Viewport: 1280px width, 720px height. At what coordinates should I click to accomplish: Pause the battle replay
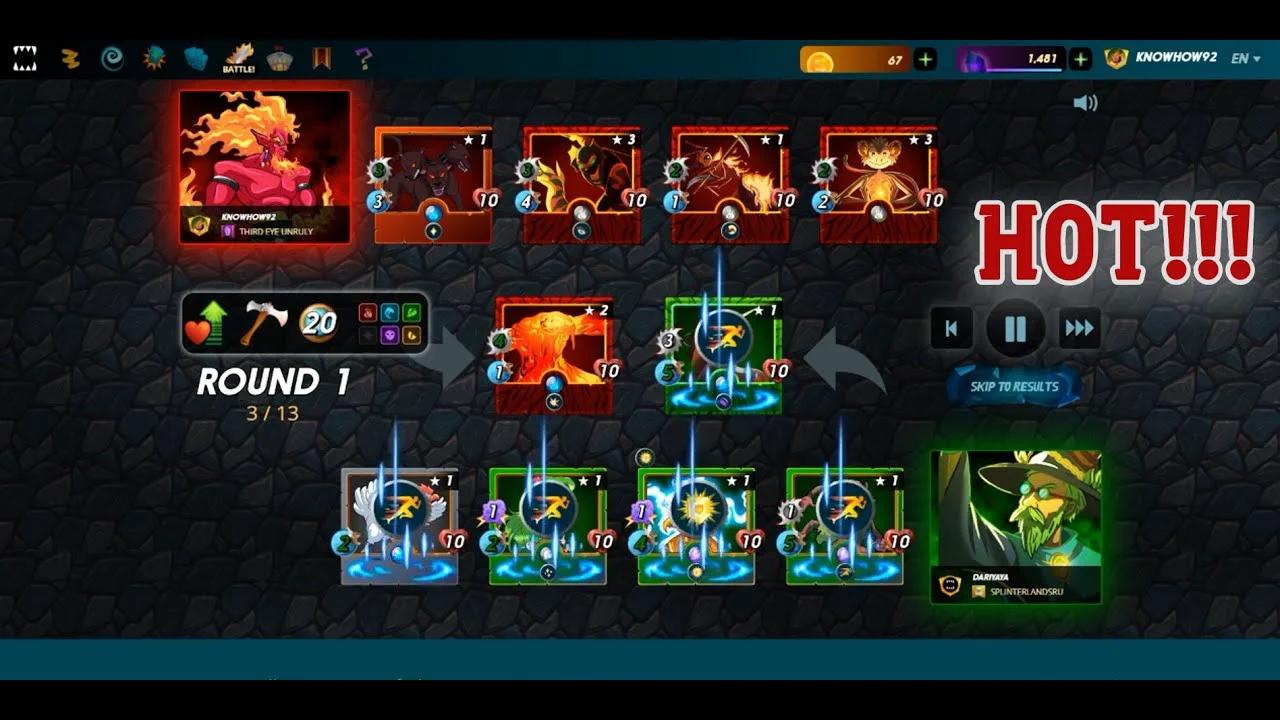1016,328
